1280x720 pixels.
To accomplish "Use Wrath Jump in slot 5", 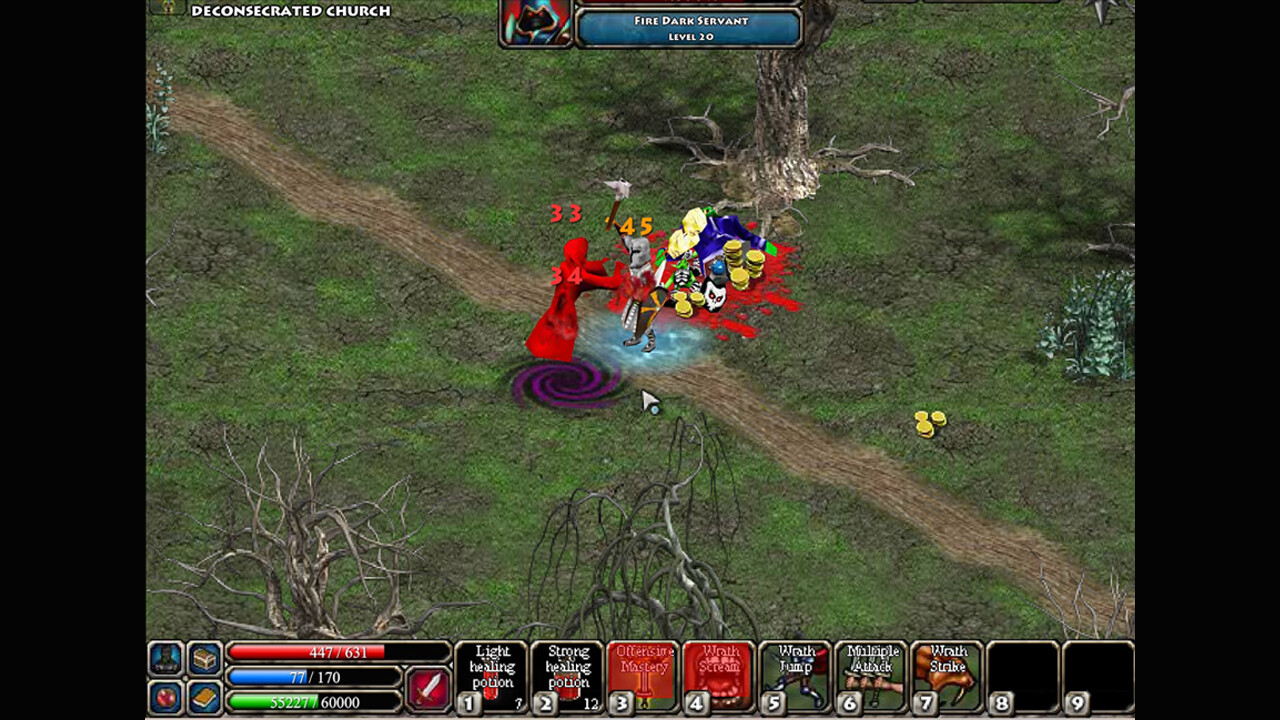I will click(x=795, y=676).
